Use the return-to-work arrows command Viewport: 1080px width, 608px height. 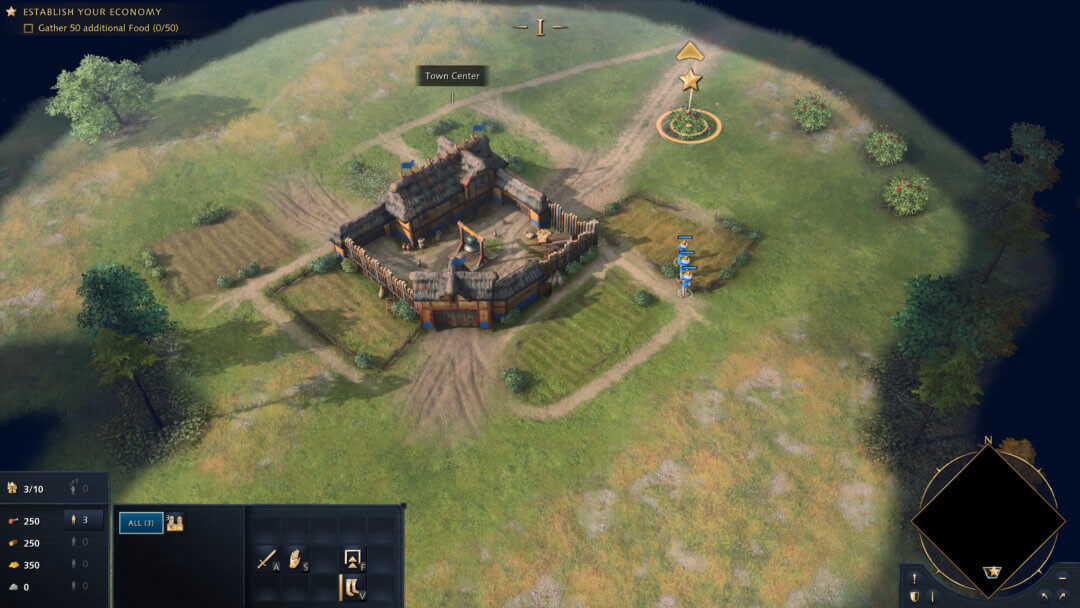point(353,558)
